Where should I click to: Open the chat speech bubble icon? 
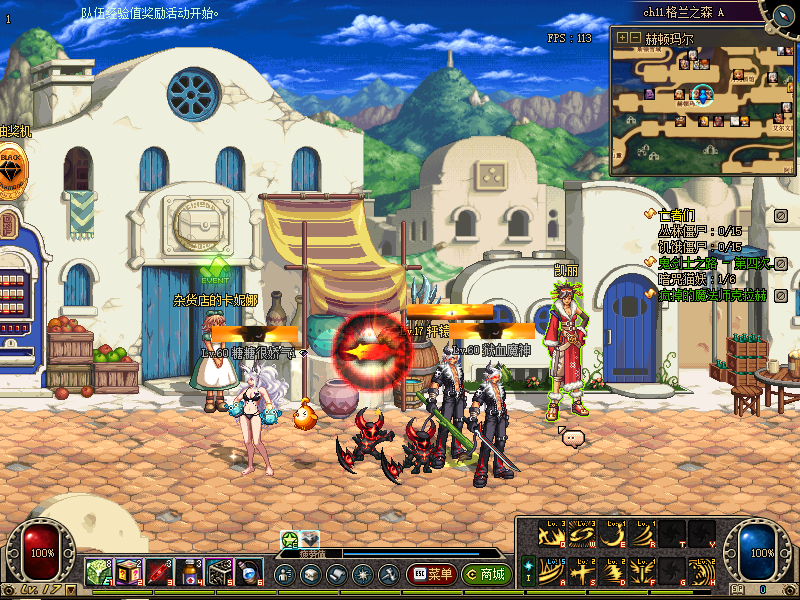tap(571, 437)
